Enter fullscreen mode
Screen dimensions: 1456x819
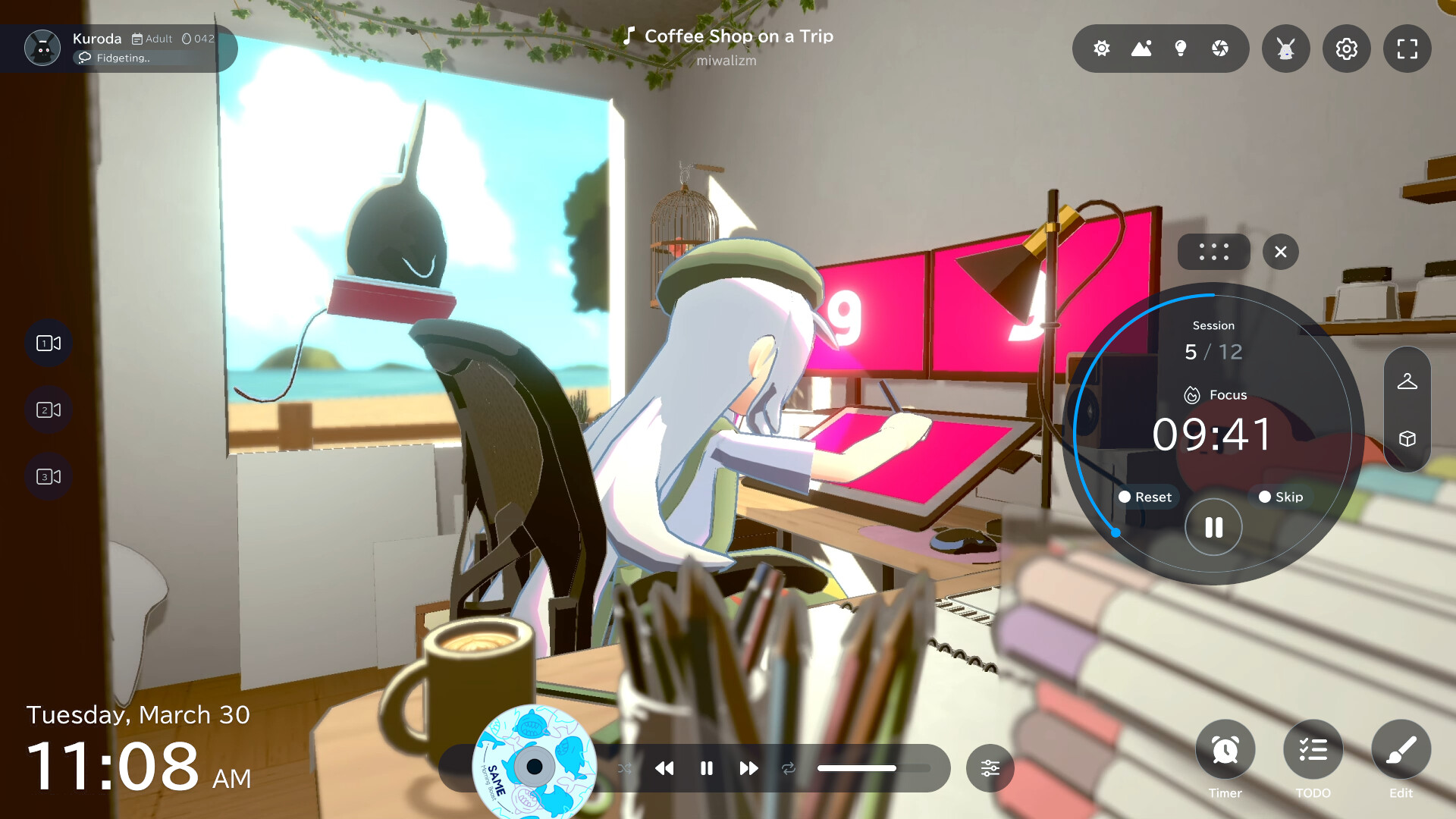[x=1407, y=49]
